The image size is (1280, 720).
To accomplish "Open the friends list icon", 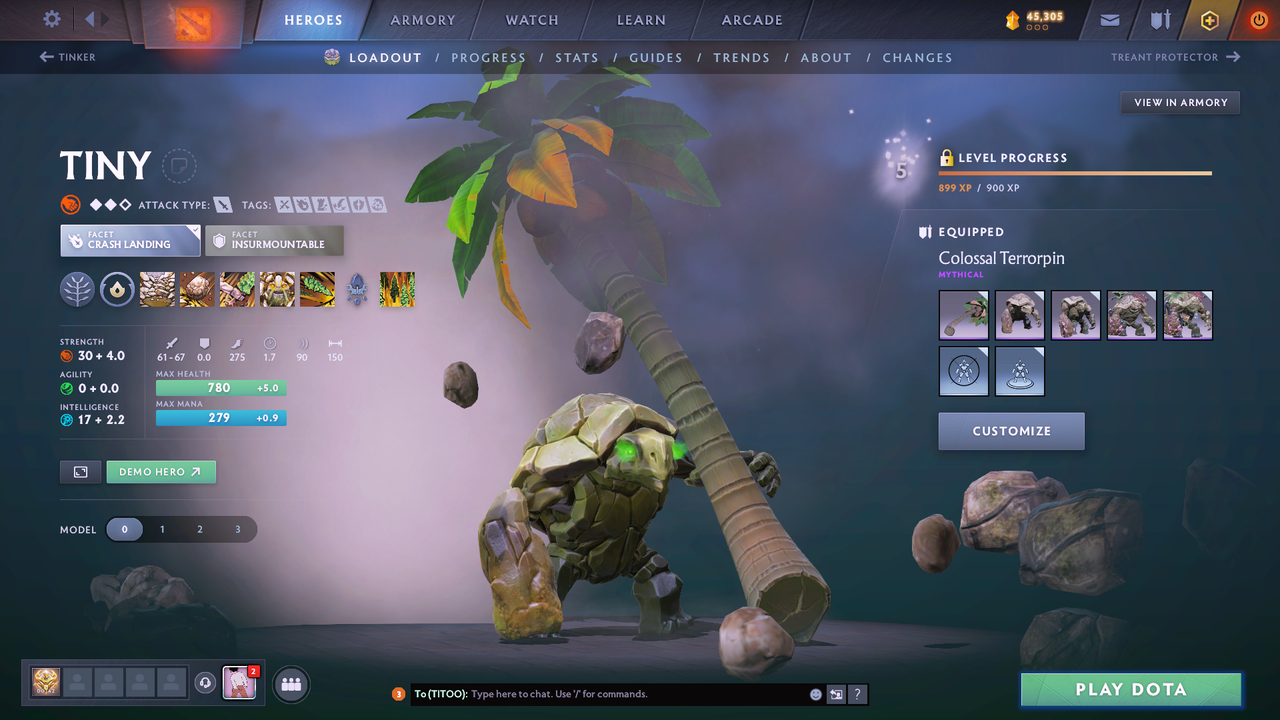I will (289, 684).
